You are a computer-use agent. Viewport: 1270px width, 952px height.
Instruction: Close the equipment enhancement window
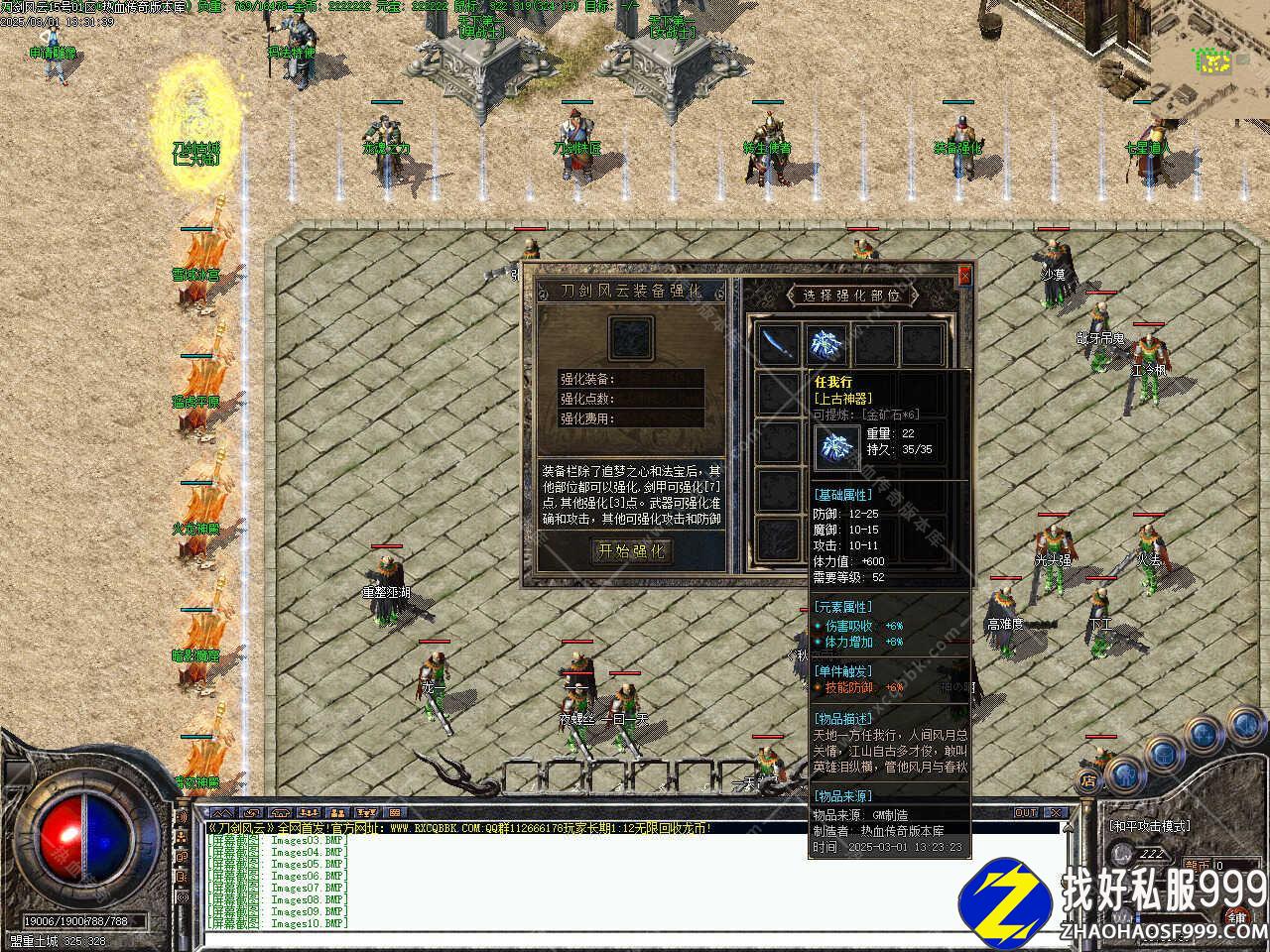tap(964, 278)
